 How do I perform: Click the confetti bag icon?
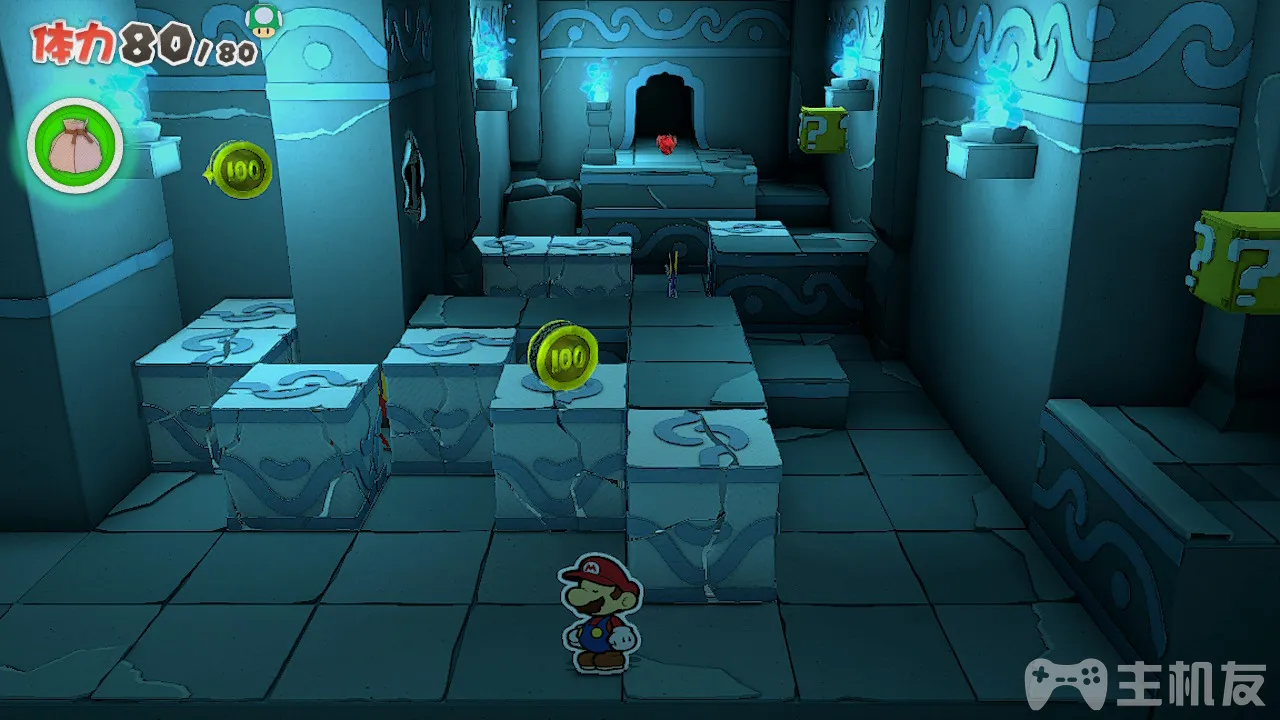[x=74, y=146]
